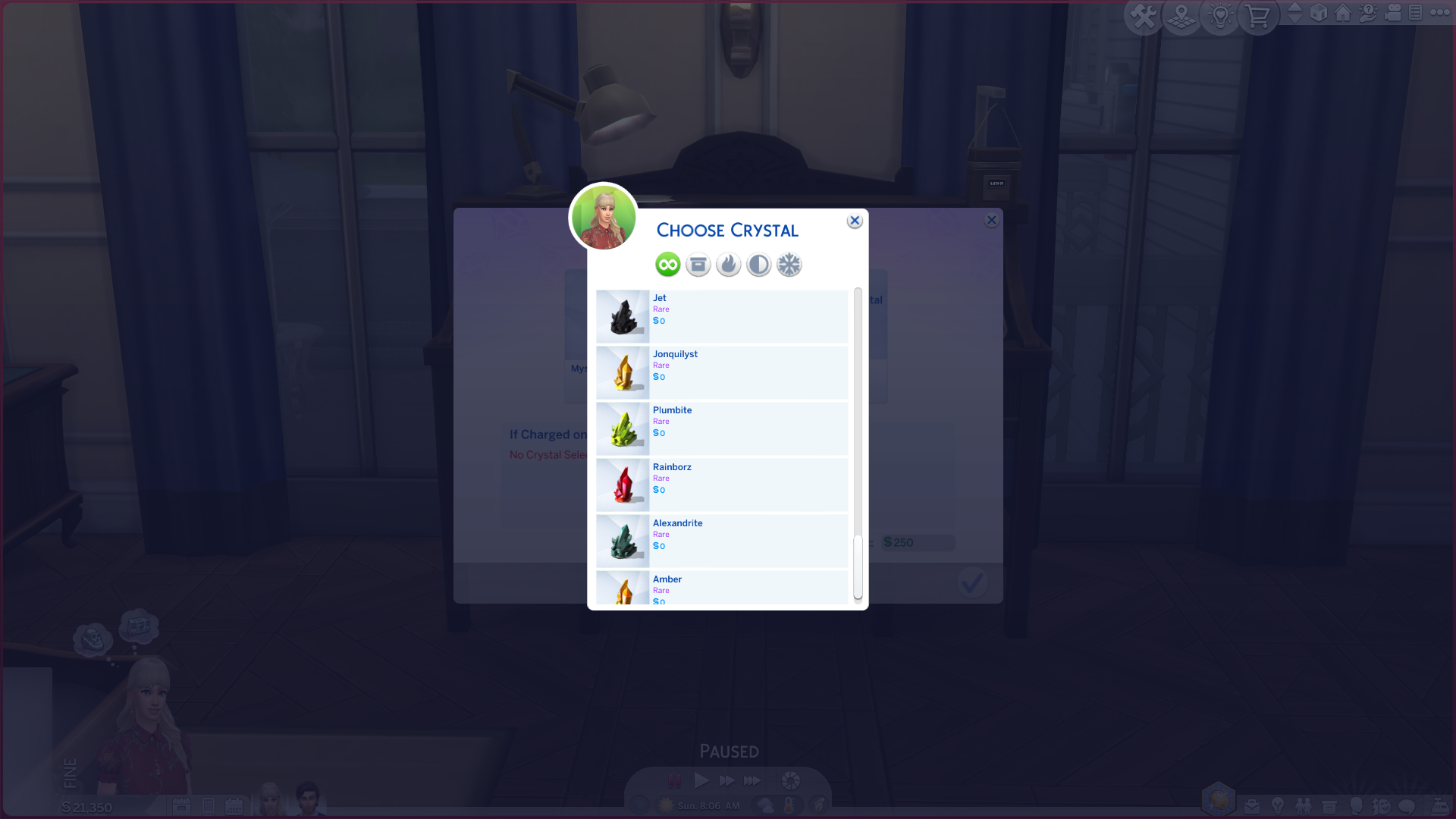This screenshot has width=1456, height=819.
Task: Select the snowflake filter for crystals
Action: (789, 264)
